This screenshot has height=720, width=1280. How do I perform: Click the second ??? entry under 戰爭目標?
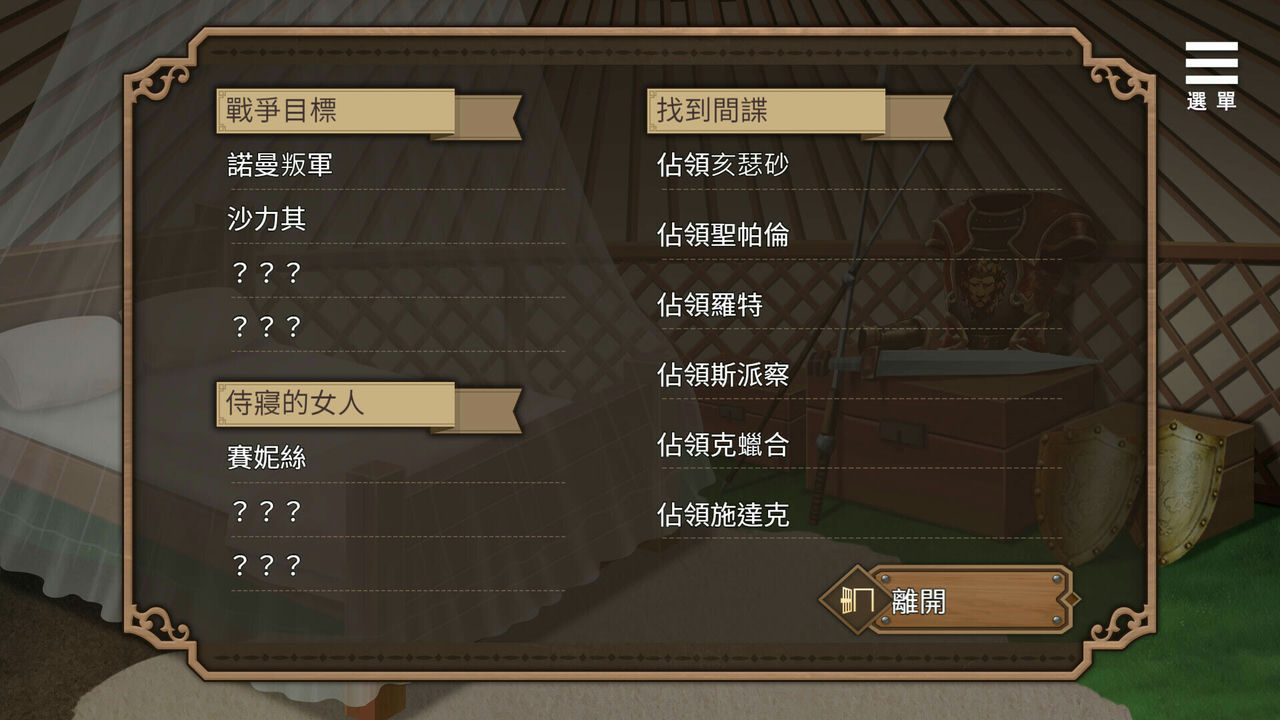click(270, 327)
